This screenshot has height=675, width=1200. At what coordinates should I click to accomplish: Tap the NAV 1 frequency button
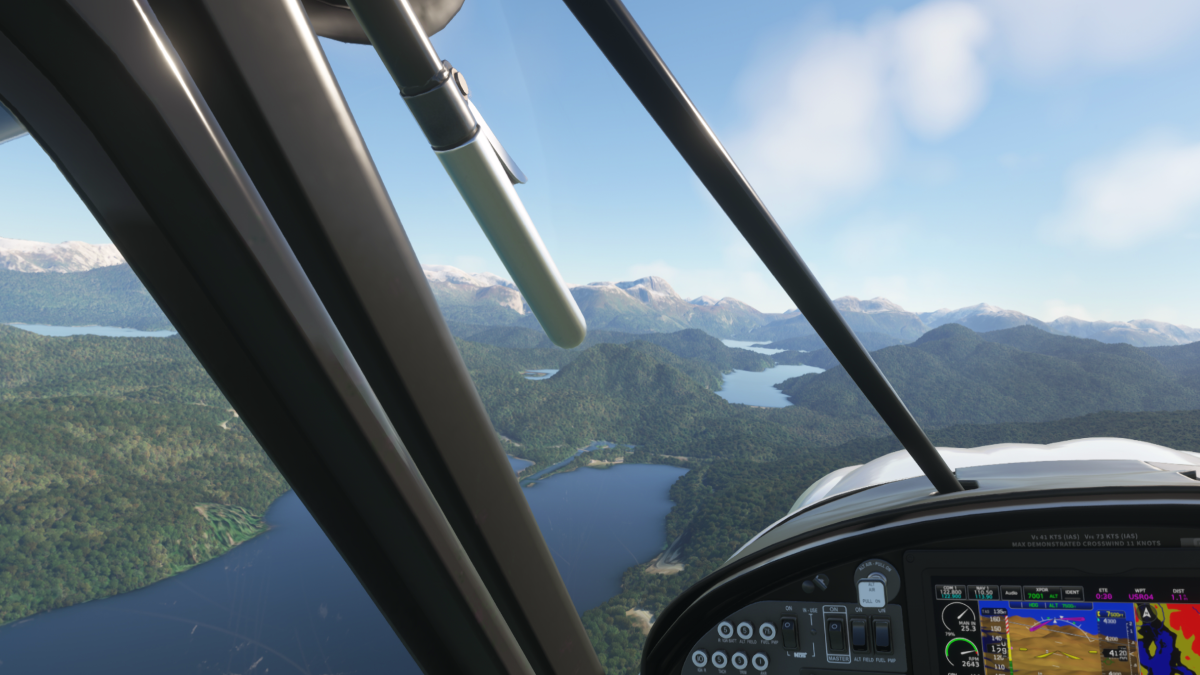(983, 593)
